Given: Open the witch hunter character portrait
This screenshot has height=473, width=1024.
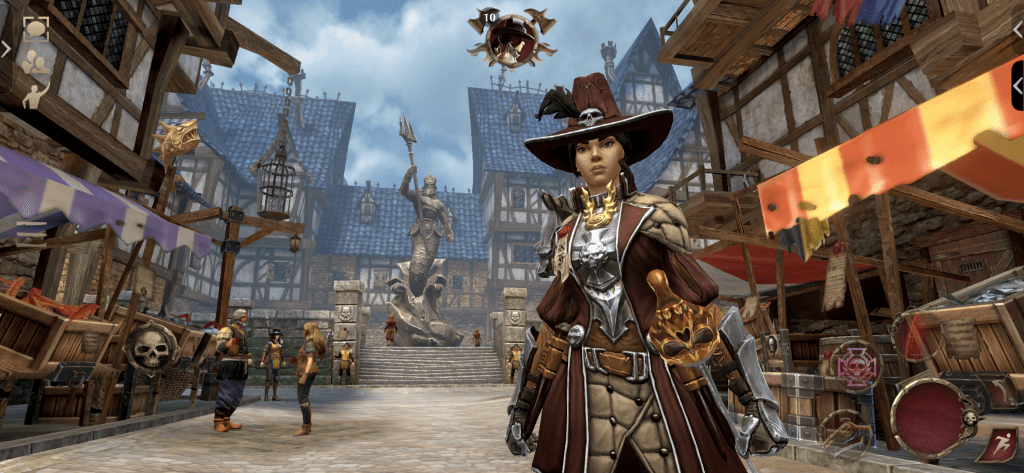Looking at the screenshot, I should tap(512, 40).
